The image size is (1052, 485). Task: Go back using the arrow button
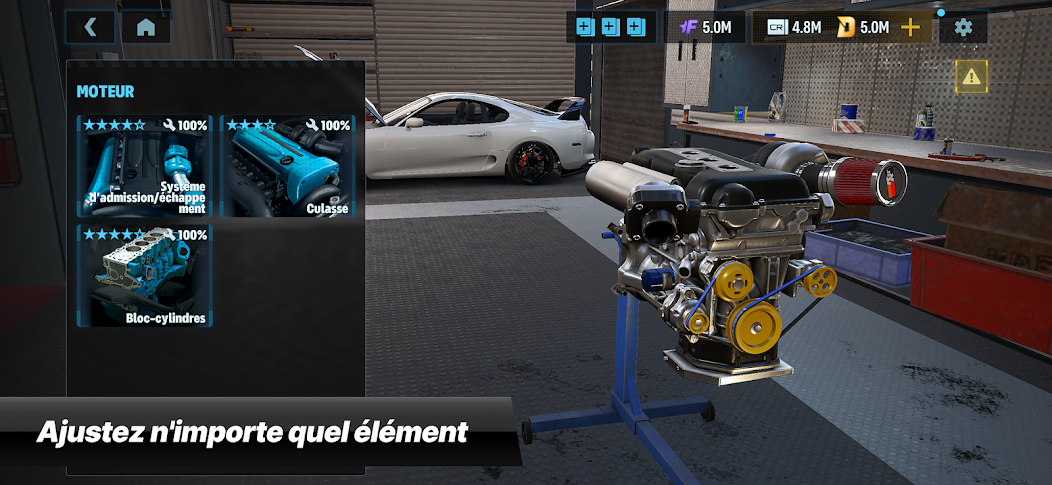[90, 27]
